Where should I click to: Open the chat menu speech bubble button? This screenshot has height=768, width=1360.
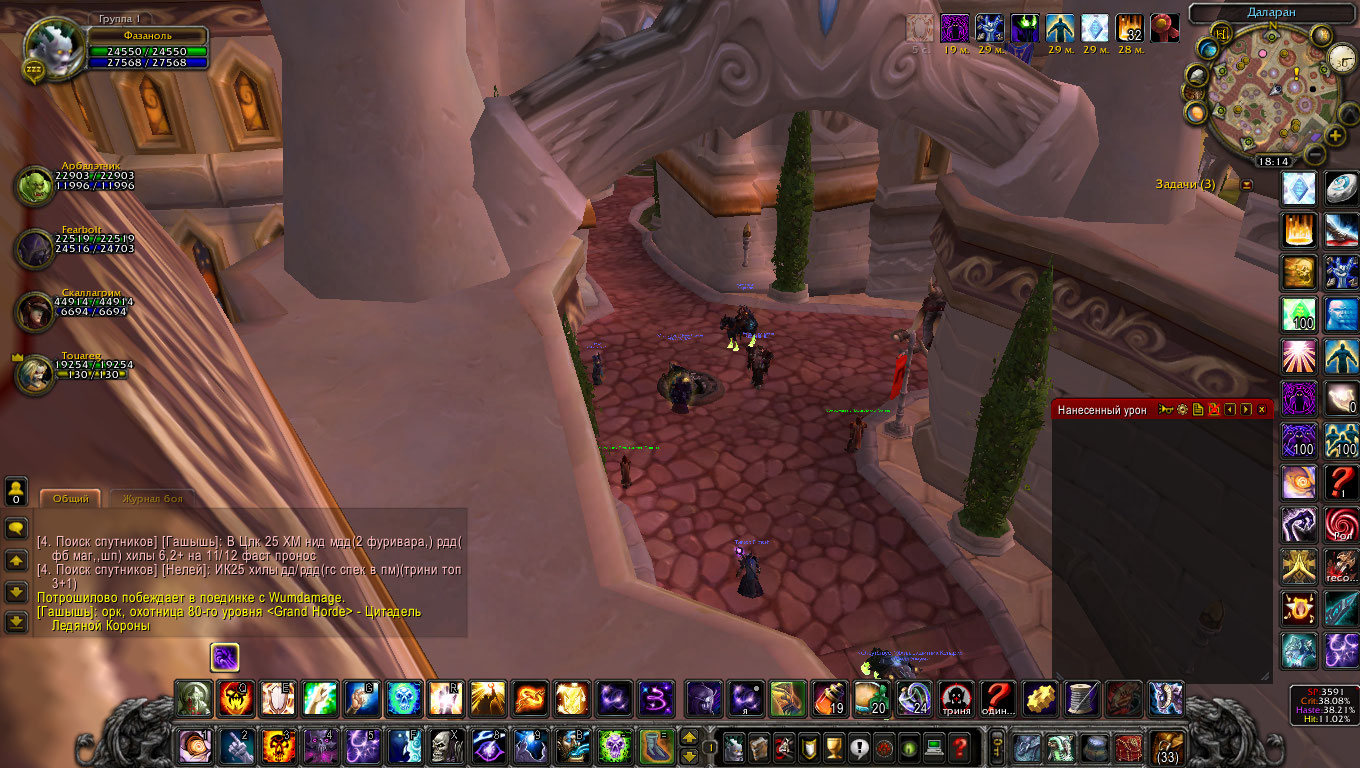[16, 527]
